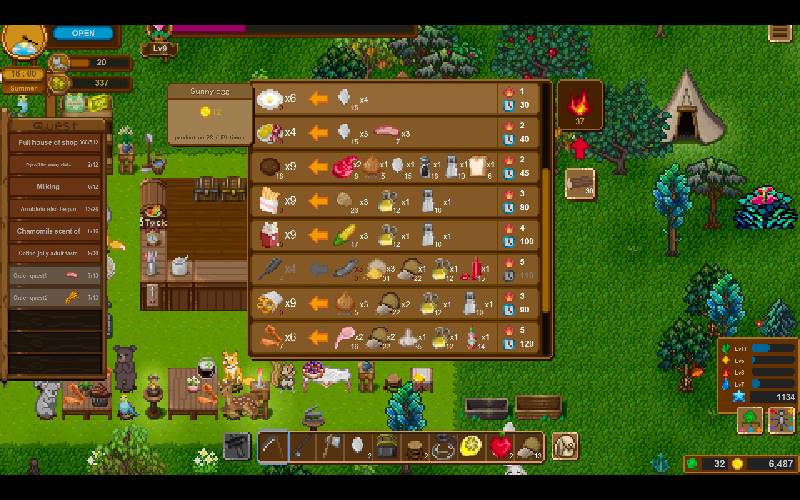
Task: Select the Milking quest entry
Action: 56,187
